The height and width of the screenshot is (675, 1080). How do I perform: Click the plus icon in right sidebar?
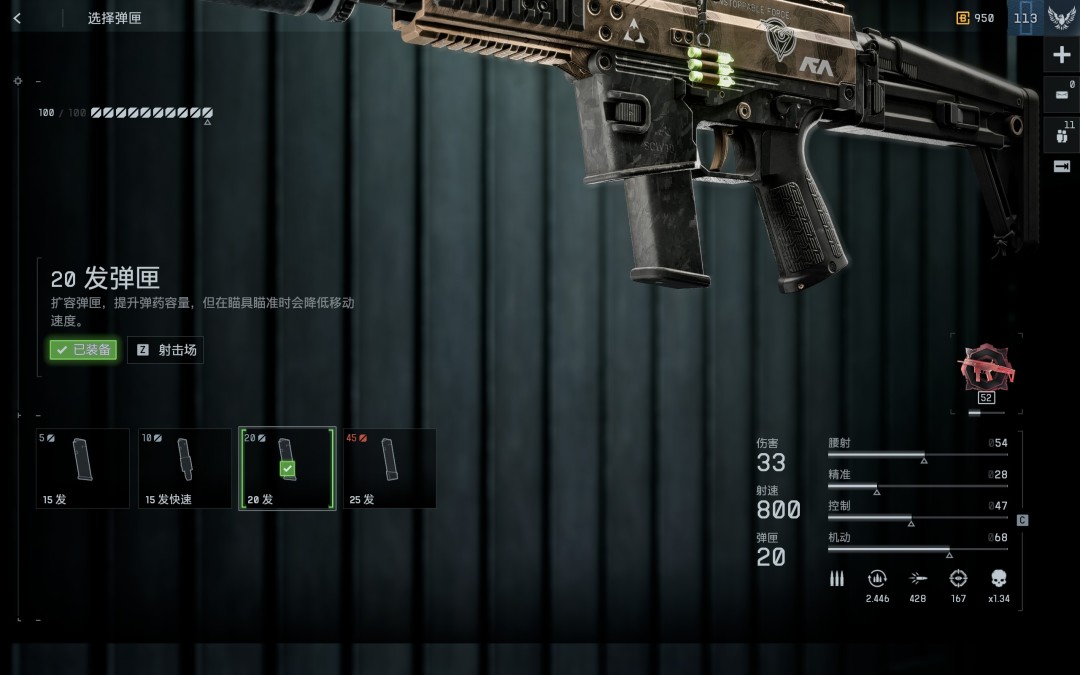pos(1061,55)
